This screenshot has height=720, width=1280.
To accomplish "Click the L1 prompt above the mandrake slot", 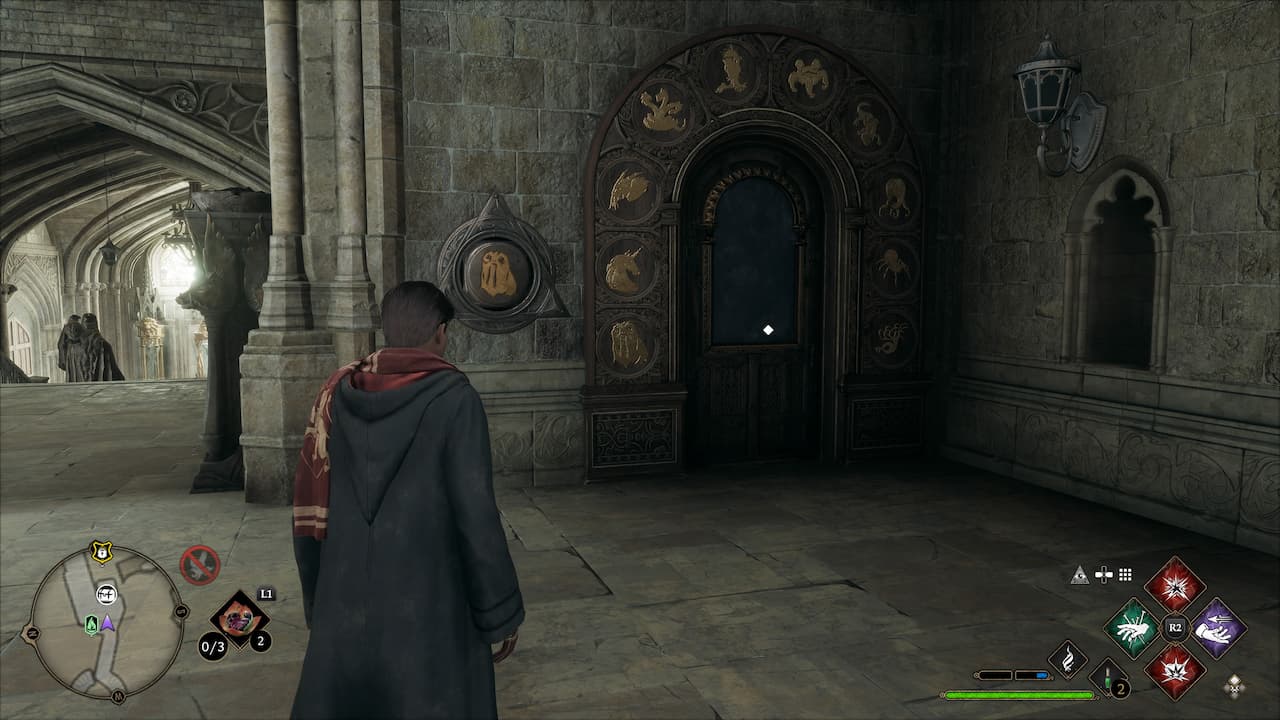I will 265,594.
